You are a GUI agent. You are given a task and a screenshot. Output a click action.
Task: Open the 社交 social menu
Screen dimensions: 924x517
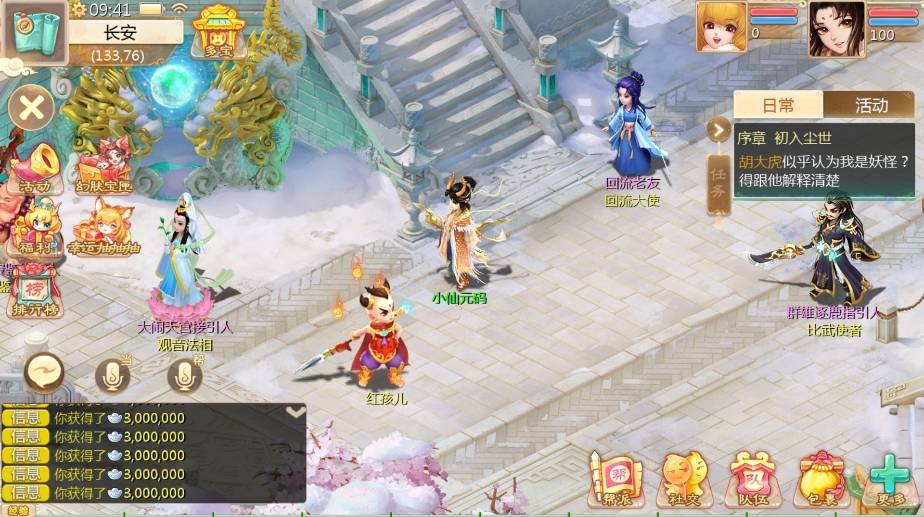(684, 478)
